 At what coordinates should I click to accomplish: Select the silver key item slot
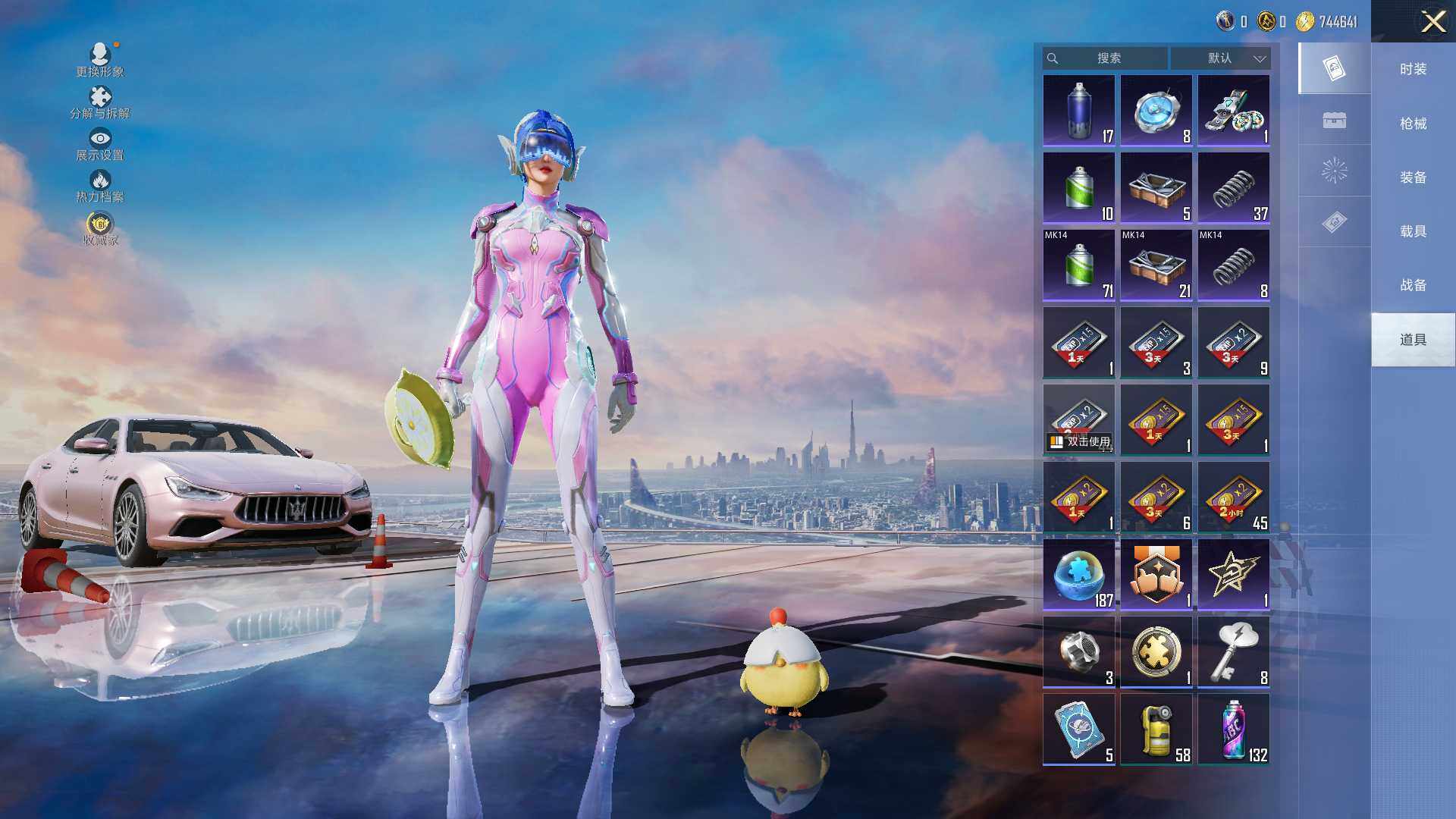pos(1233,651)
